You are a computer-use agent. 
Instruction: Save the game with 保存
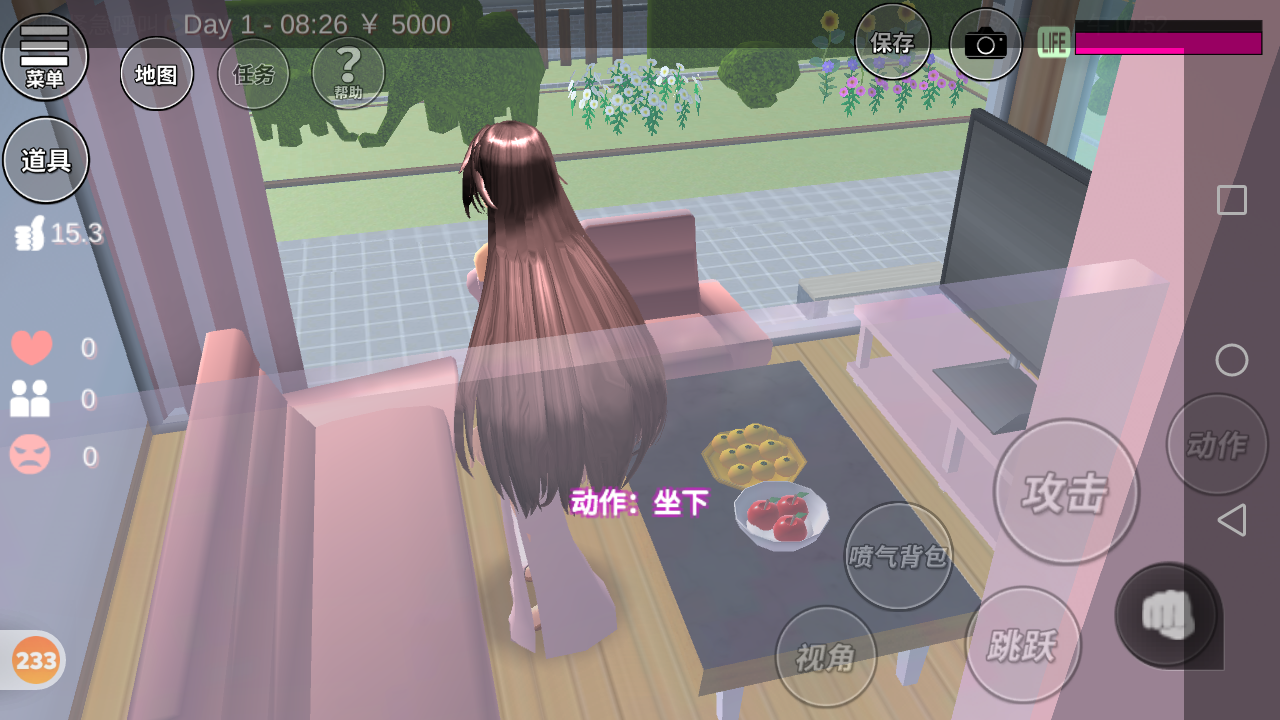pyautogui.click(x=892, y=43)
